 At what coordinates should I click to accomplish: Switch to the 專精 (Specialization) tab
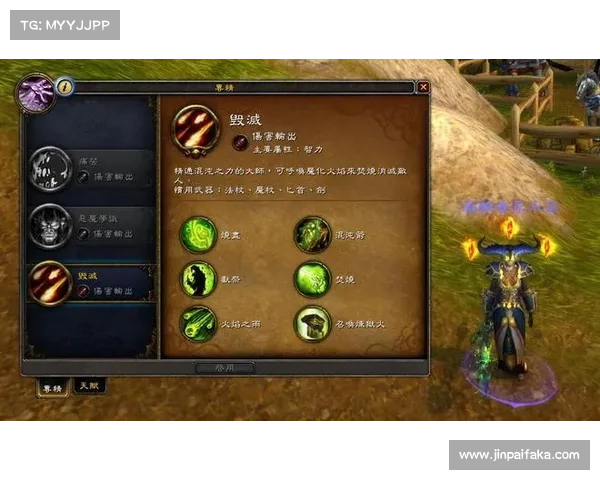click(50, 386)
